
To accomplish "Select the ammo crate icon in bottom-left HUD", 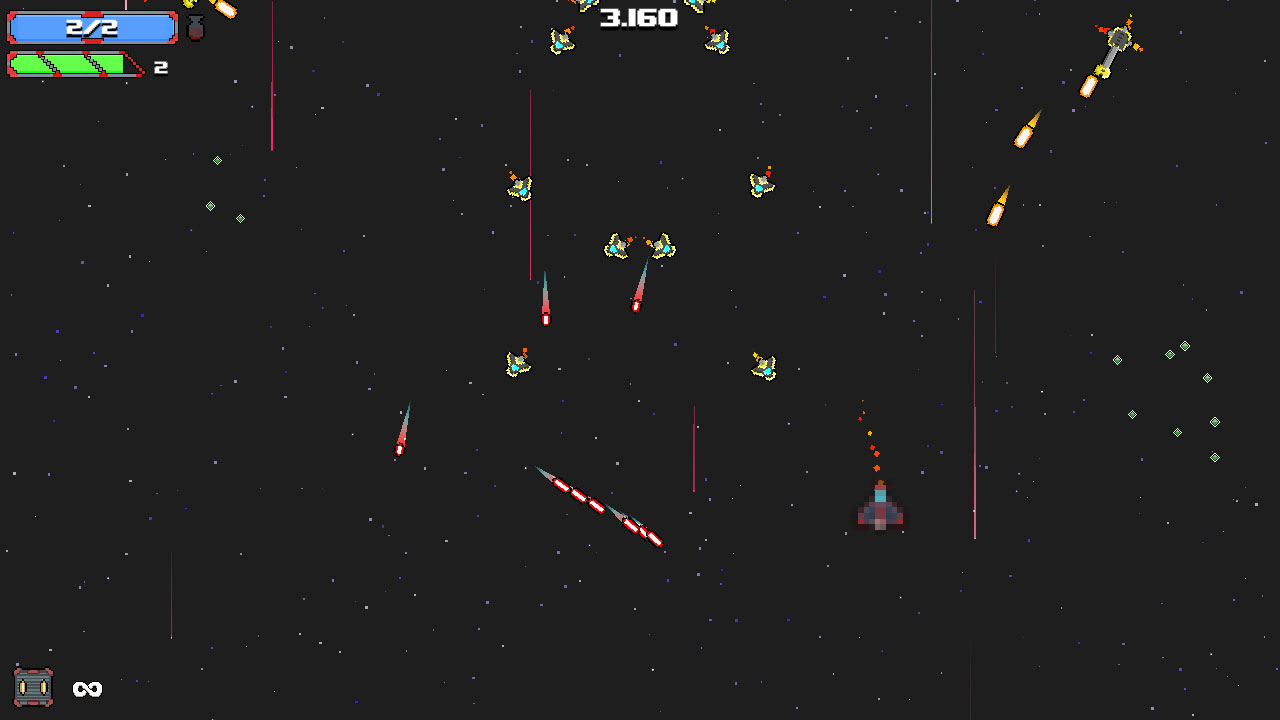I will [35, 688].
